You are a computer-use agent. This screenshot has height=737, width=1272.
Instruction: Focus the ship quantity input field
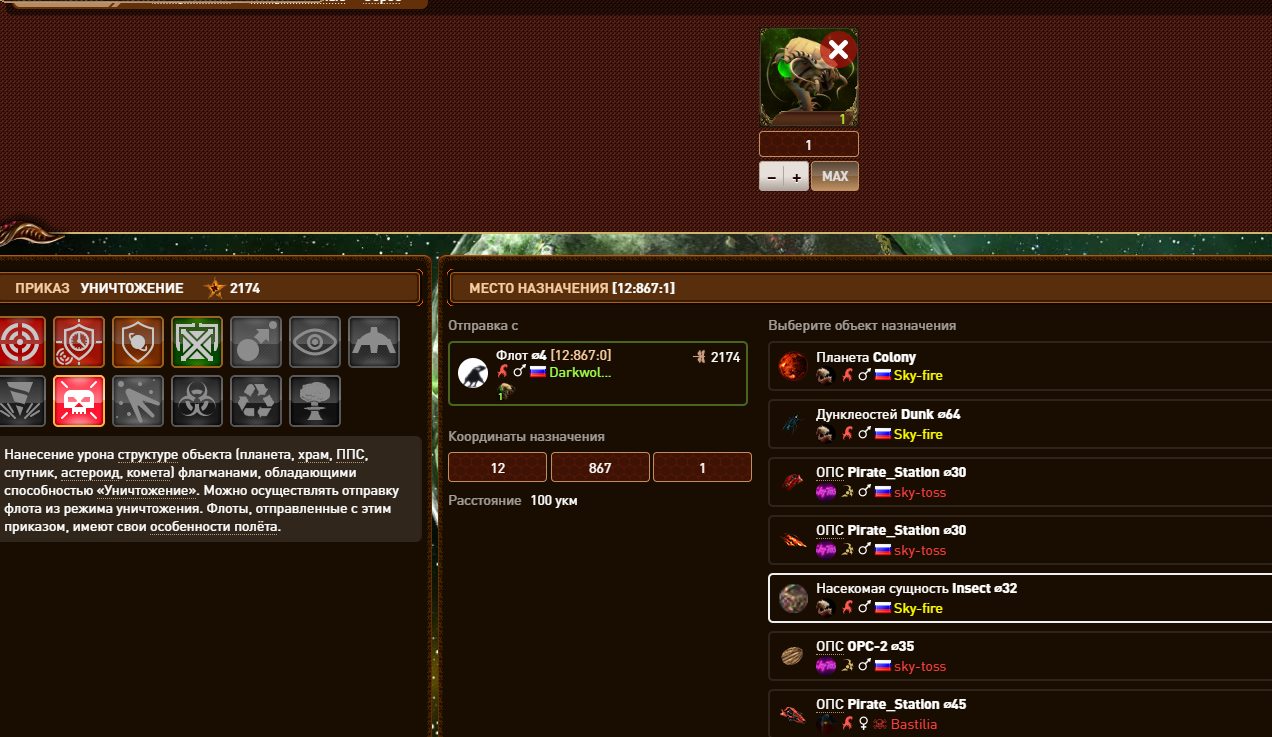coord(808,144)
